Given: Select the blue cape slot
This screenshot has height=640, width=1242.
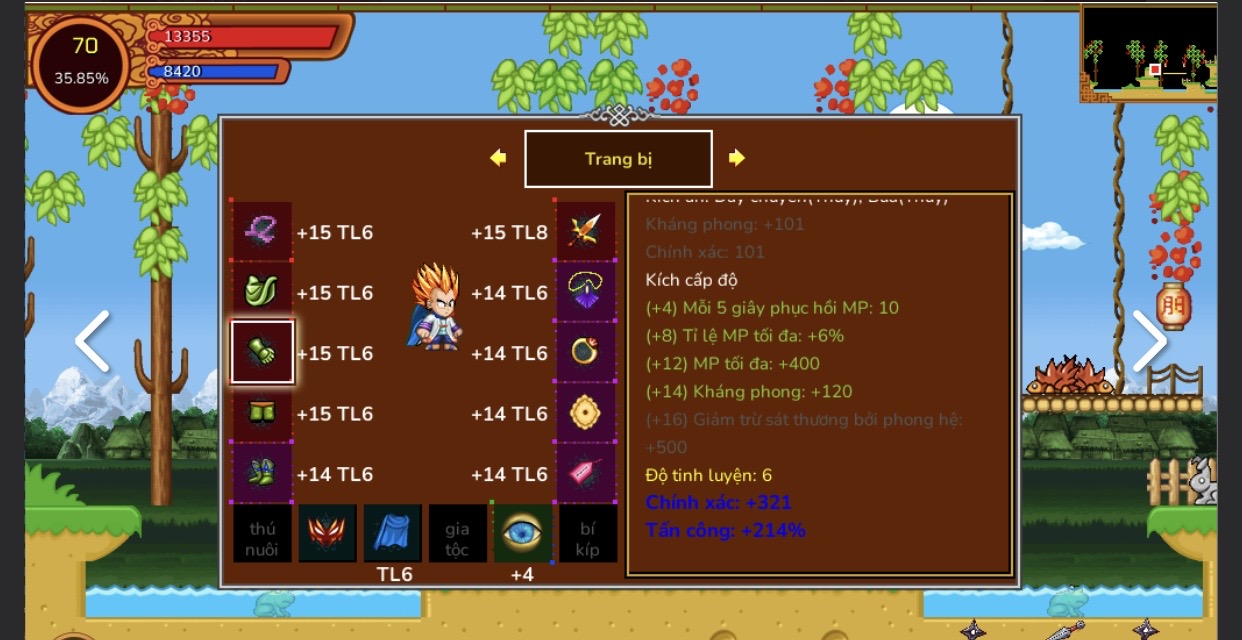Looking at the screenshot, I should point(392,534).
